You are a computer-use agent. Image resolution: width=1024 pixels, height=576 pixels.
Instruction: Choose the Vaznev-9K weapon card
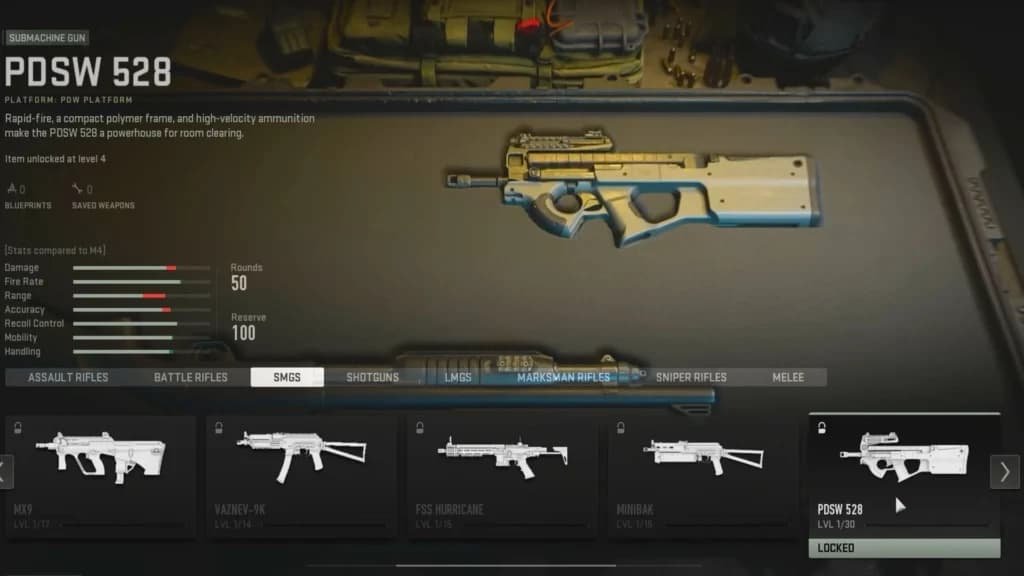[301, 475]
